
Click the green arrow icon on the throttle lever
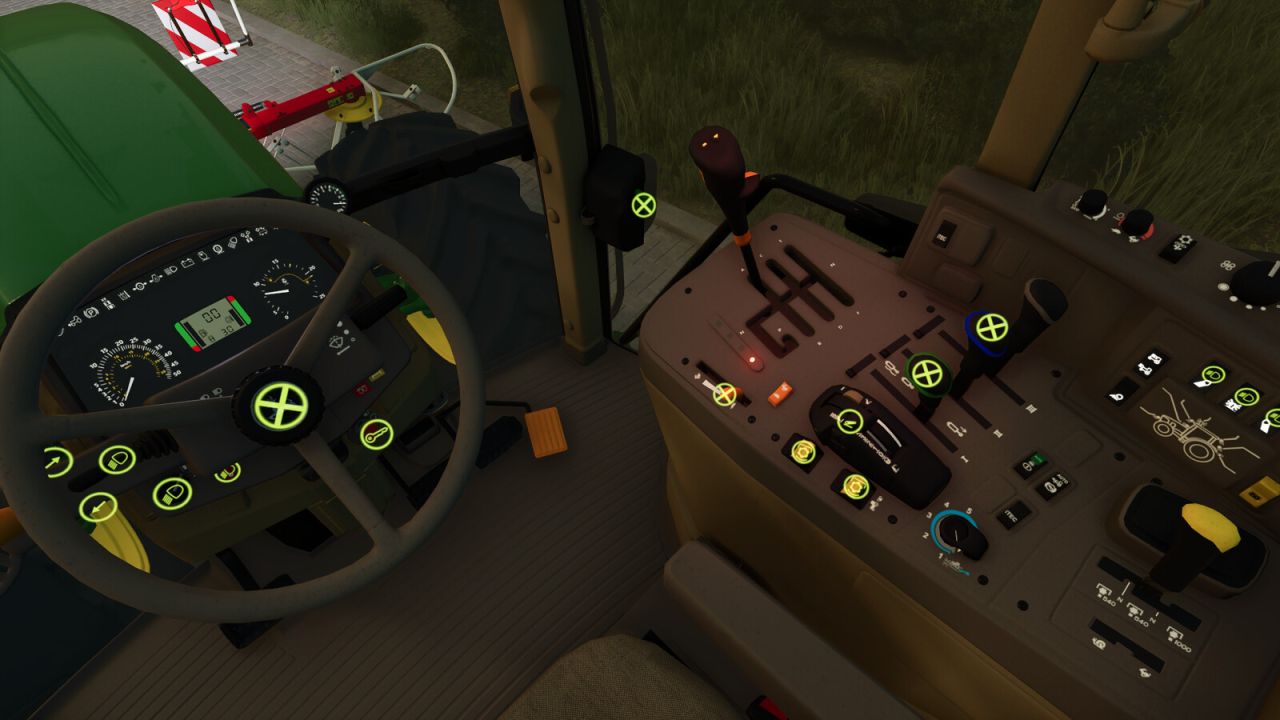pos(849,423)
